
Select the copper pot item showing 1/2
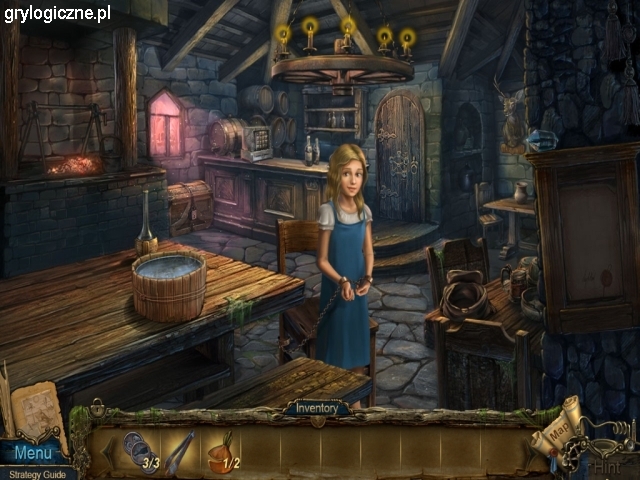pos(224,450)
